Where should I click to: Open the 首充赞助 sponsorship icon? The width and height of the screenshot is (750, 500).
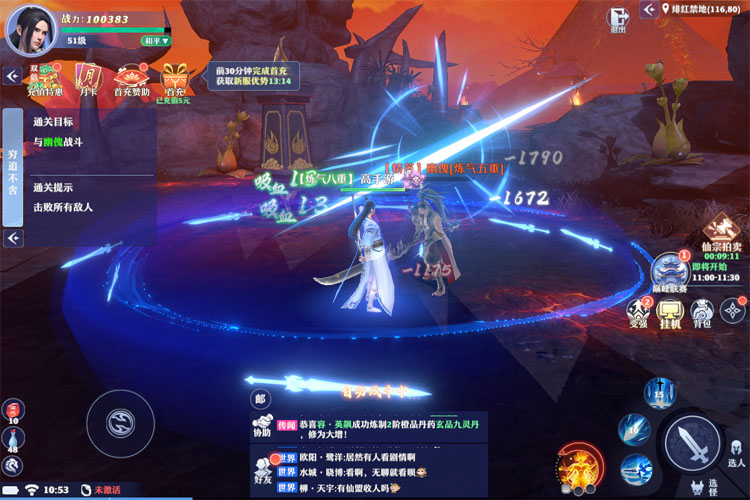click(131, 78)
